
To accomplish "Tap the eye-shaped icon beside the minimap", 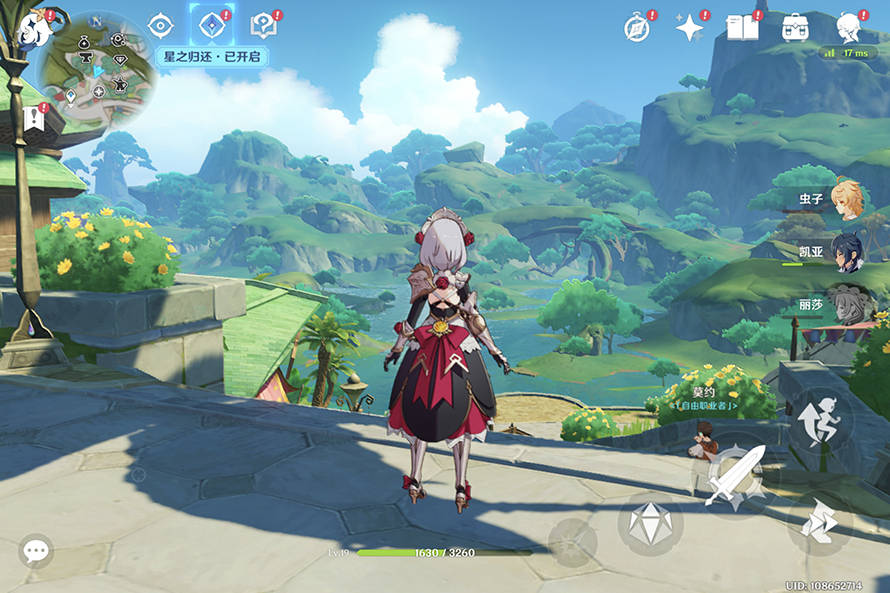I will 160,25.
